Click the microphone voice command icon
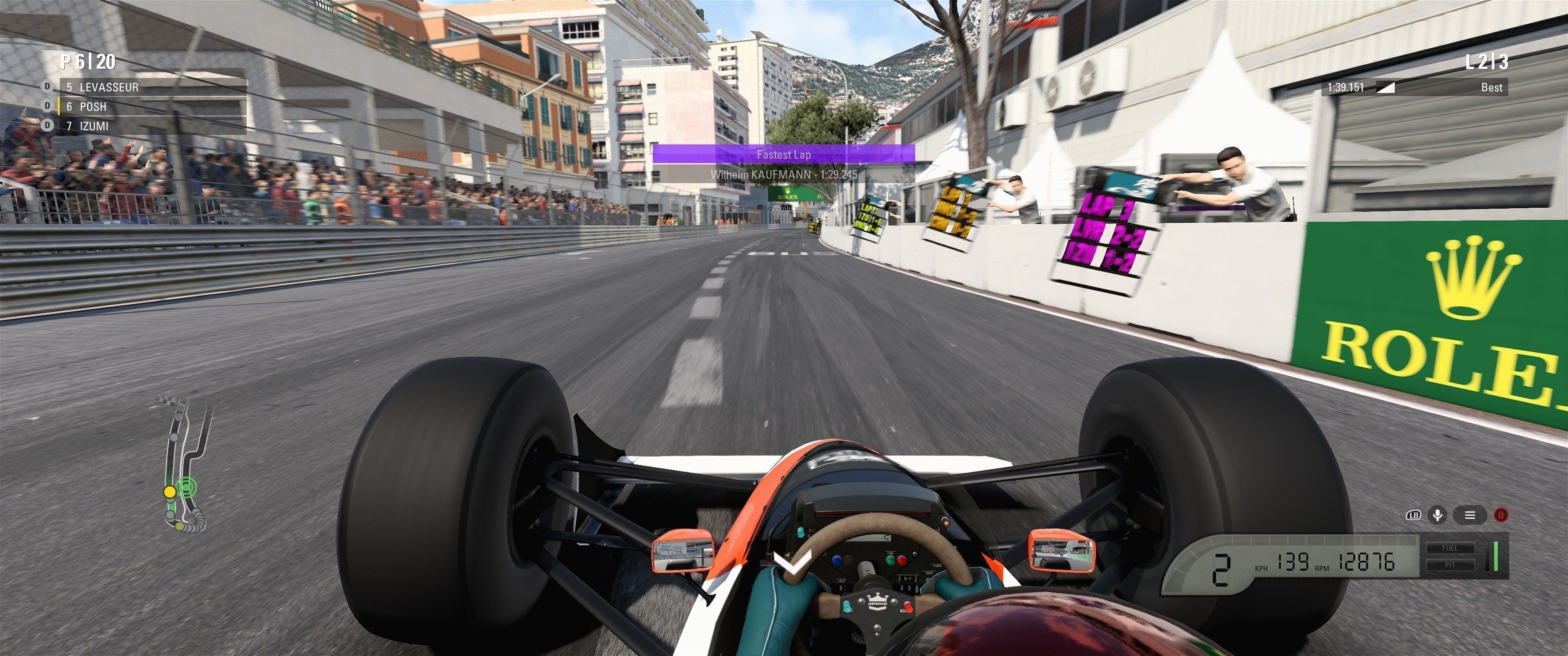 (x=1437, y=515)
